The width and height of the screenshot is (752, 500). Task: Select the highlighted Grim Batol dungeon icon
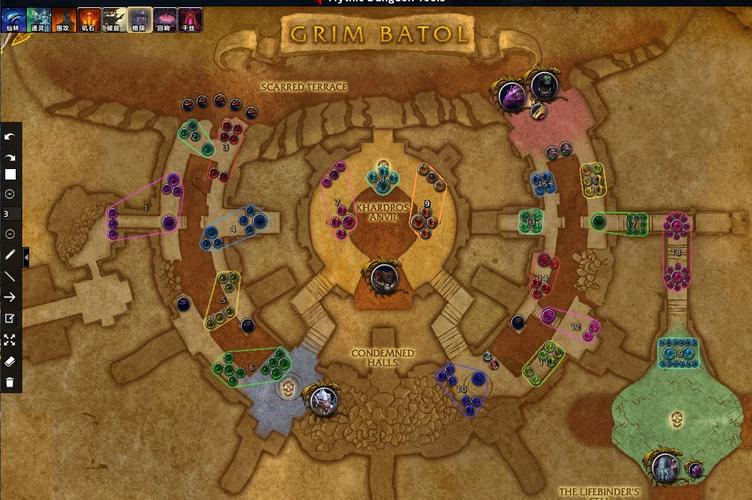[x=140, y=18]
